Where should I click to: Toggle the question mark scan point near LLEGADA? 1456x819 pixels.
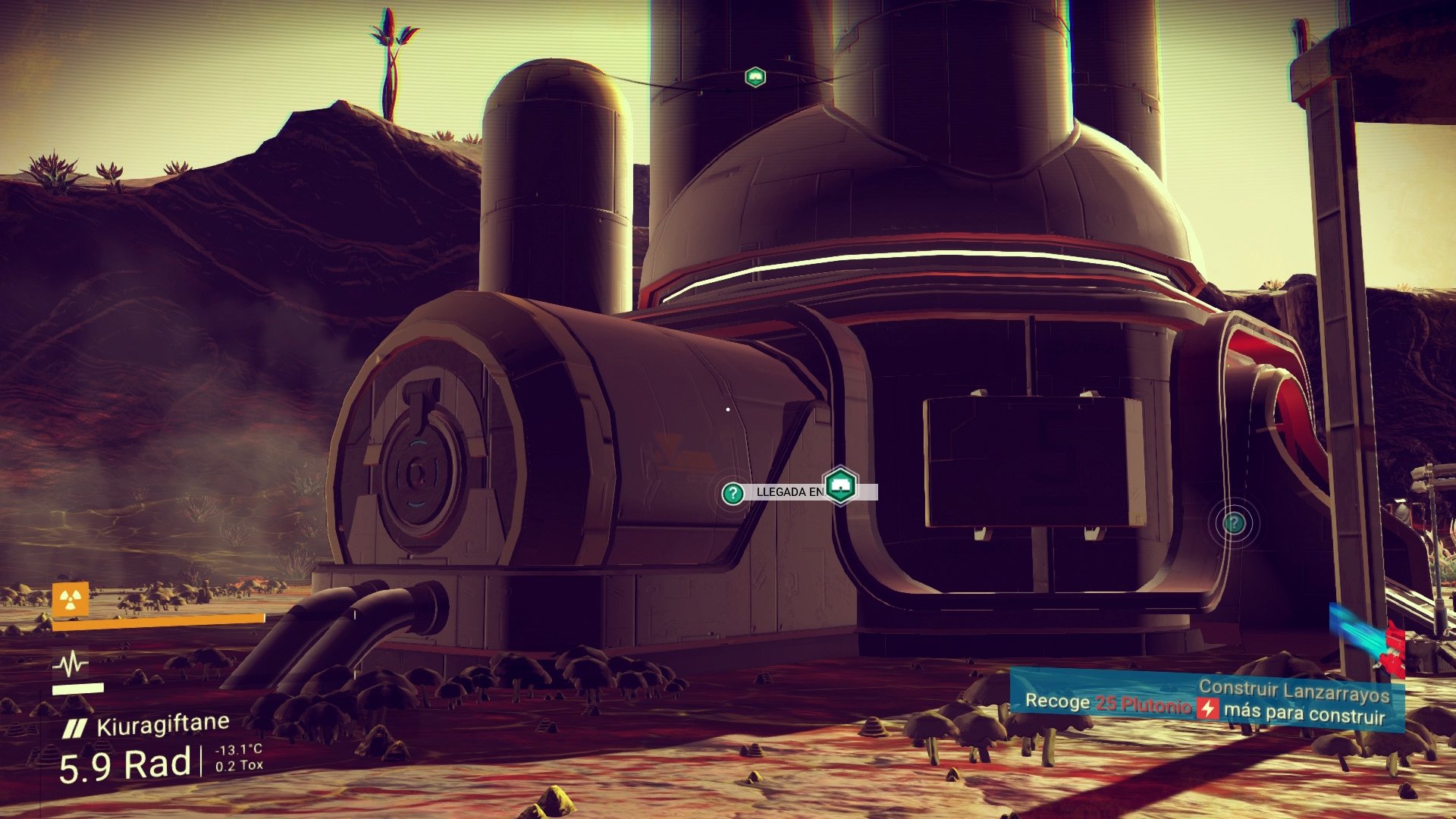coord(732,494)
